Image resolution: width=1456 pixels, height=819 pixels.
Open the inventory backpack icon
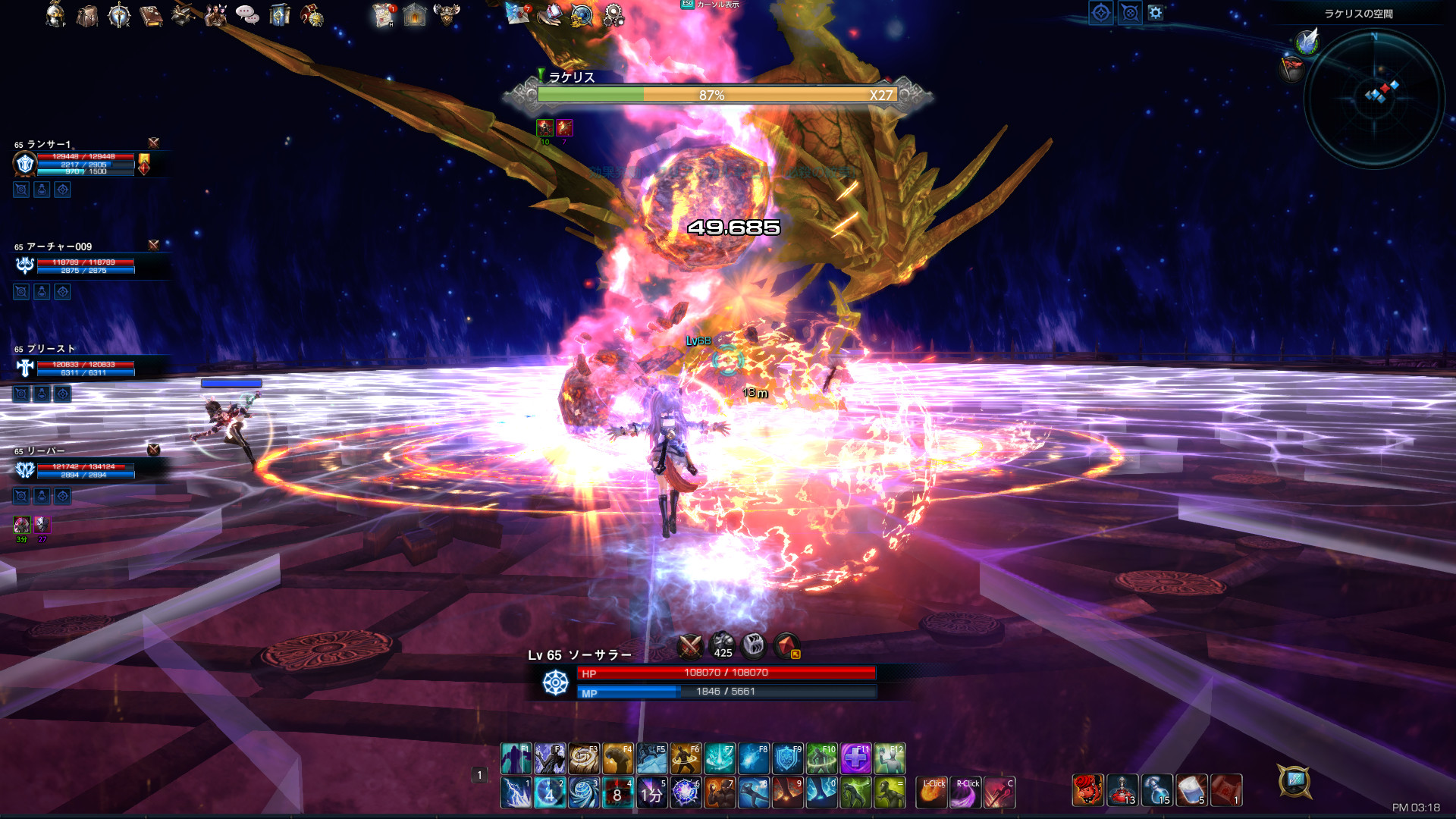point(87,15)
